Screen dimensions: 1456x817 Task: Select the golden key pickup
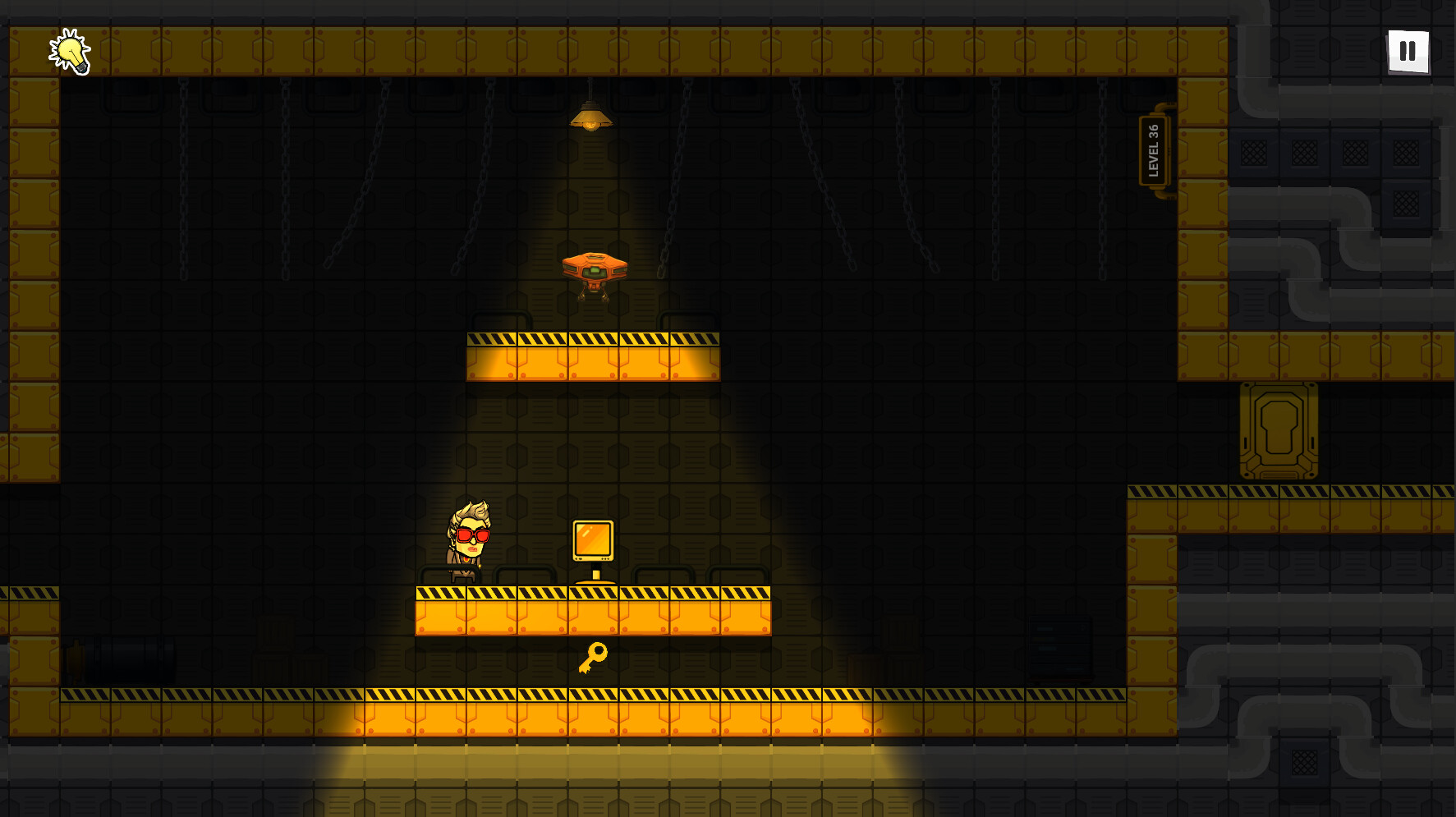594,657
